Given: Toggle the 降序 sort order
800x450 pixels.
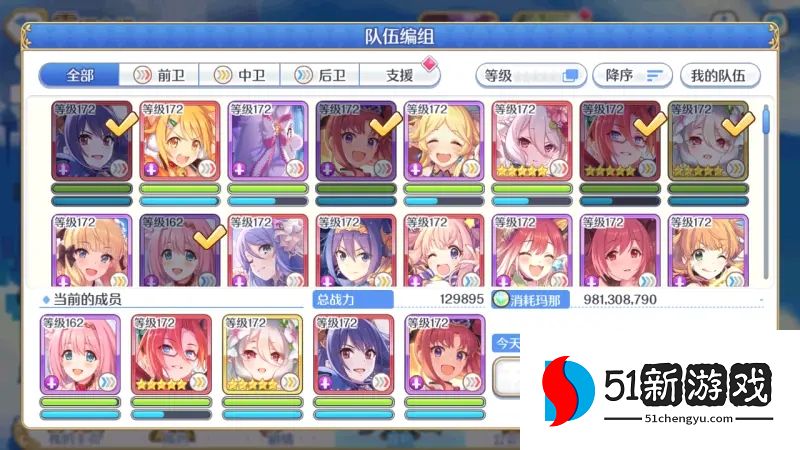Looking at the screenshot, I should (x=632, y=75).
